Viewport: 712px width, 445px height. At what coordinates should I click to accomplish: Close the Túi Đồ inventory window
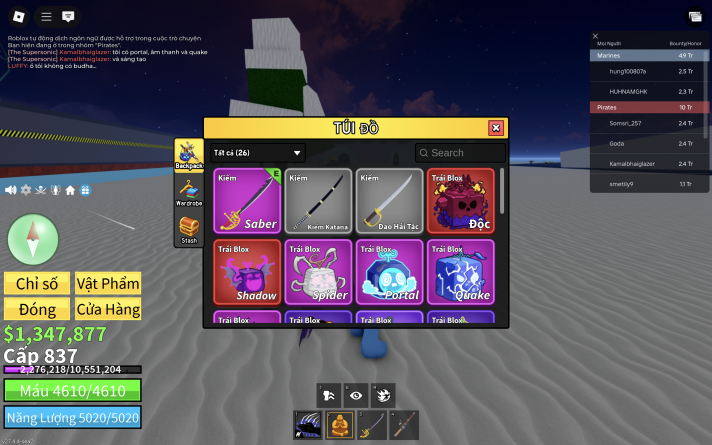pos(495,128)
